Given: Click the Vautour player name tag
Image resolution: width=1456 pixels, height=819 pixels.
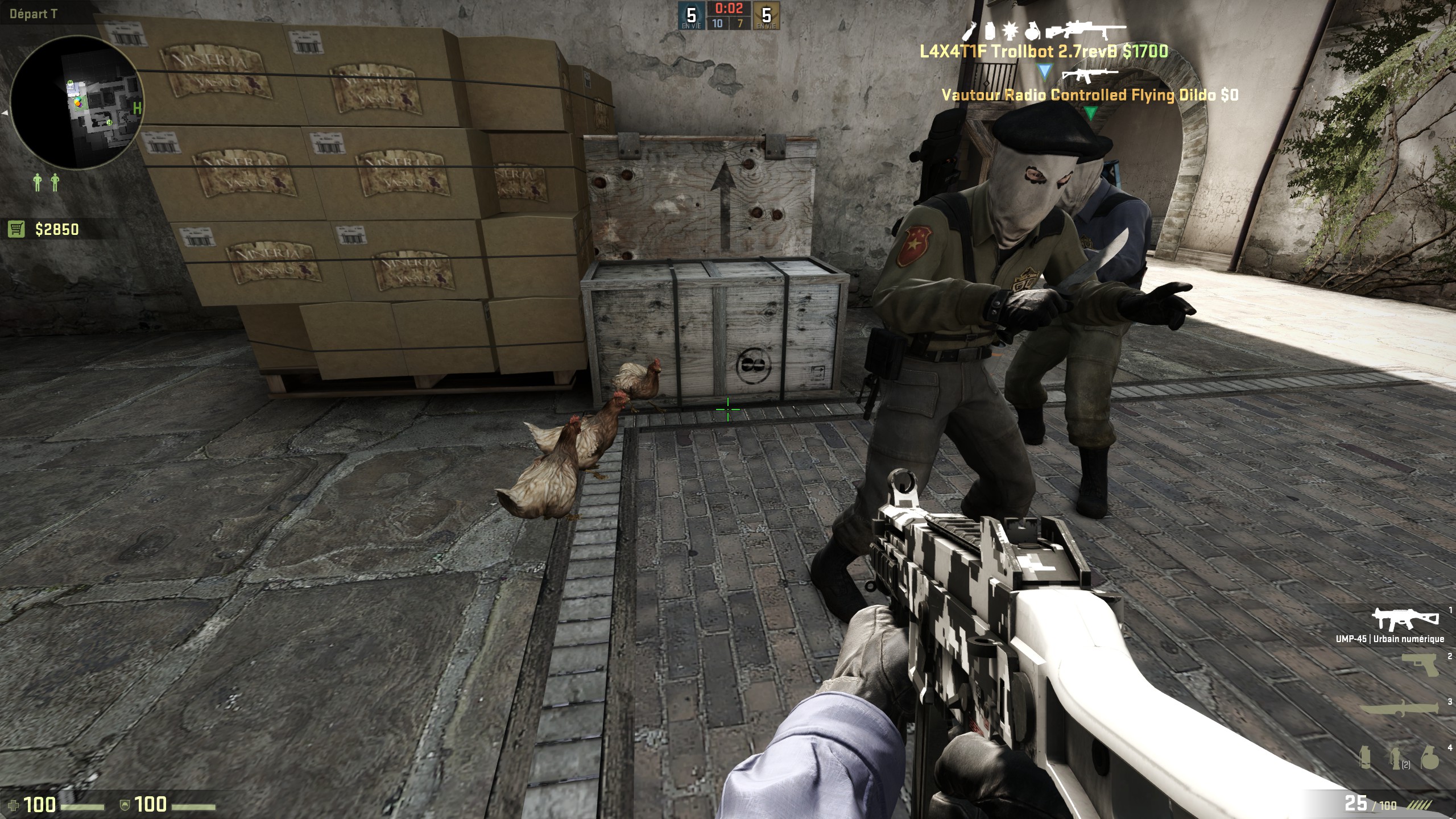Looking at the screenshot, I should coord(1090,95).
